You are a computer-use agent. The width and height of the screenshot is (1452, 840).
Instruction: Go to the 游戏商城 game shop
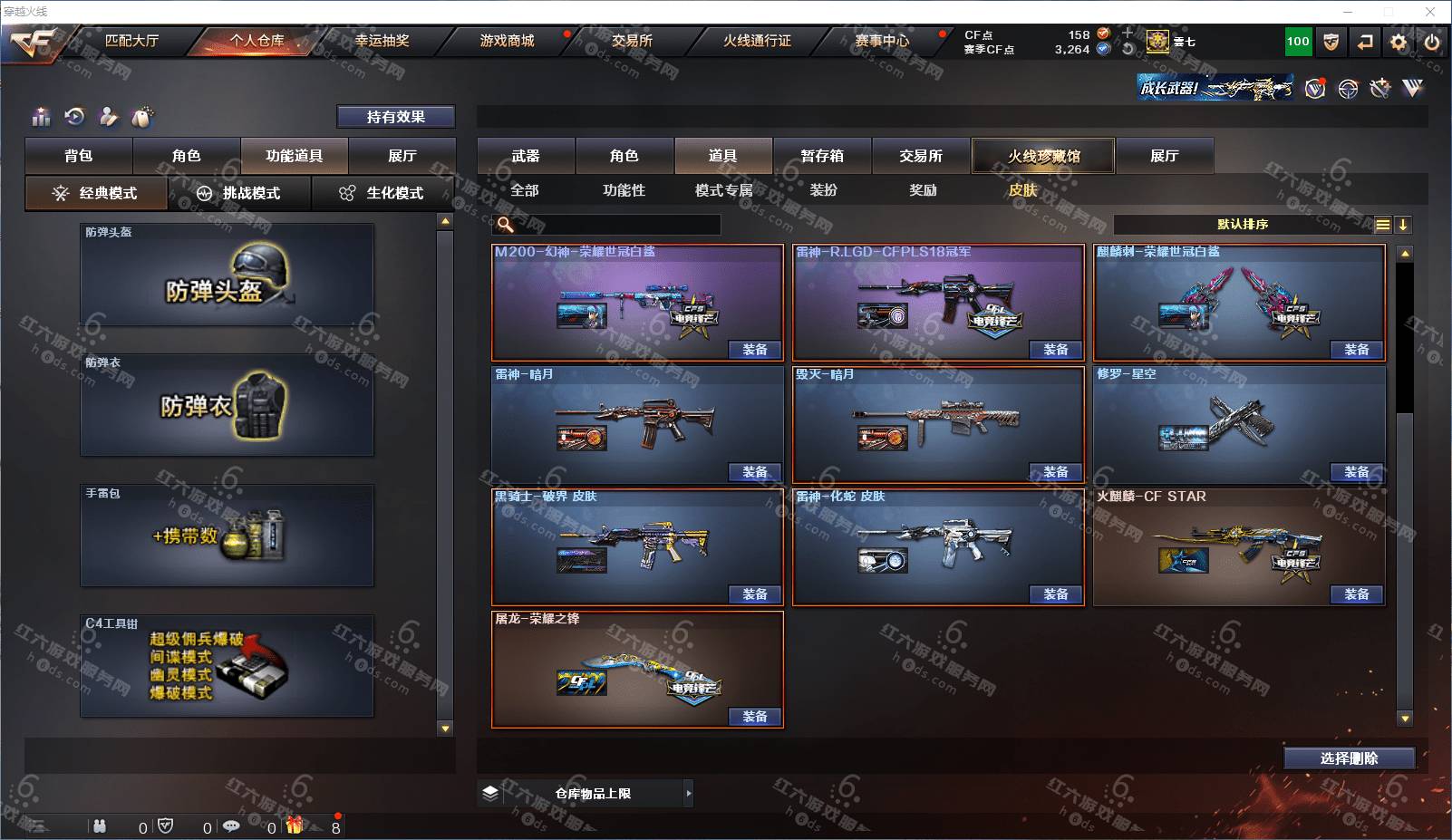pos(507,41)
